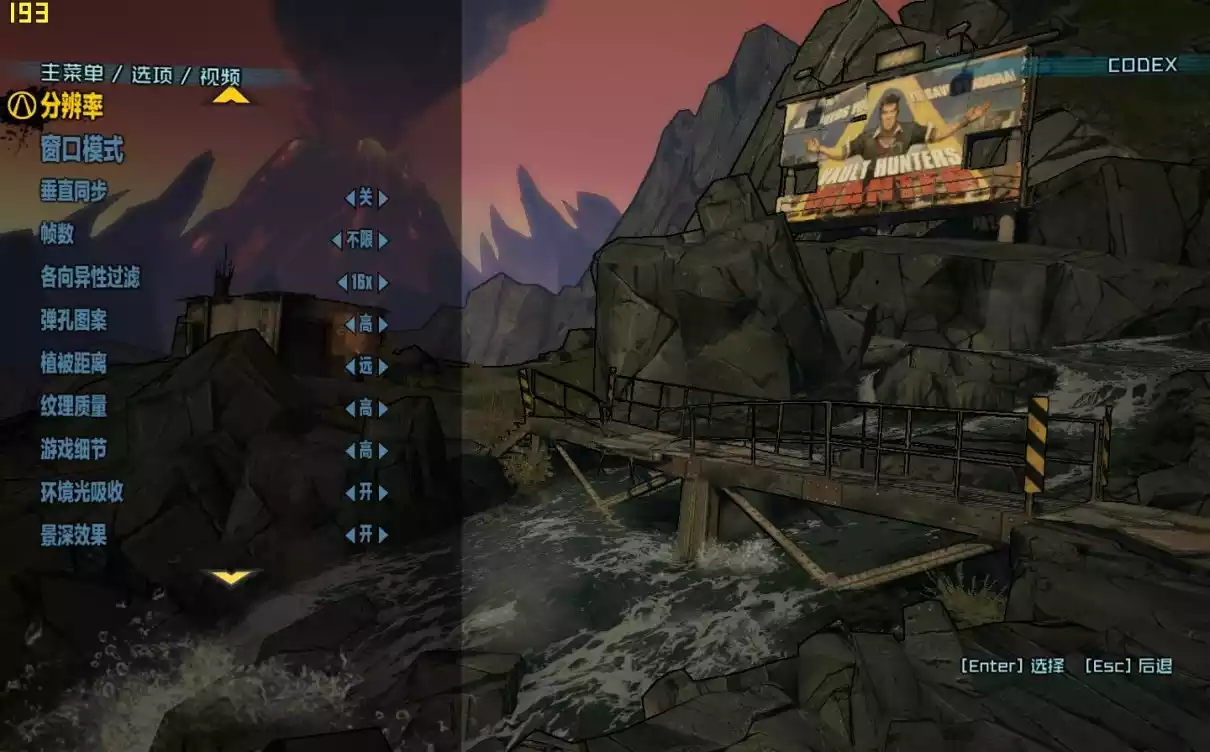This screenshot has width=1210, height=752.
Task: Select the 窗口模式 window mode entry
Action: click(x=82, y=151)
